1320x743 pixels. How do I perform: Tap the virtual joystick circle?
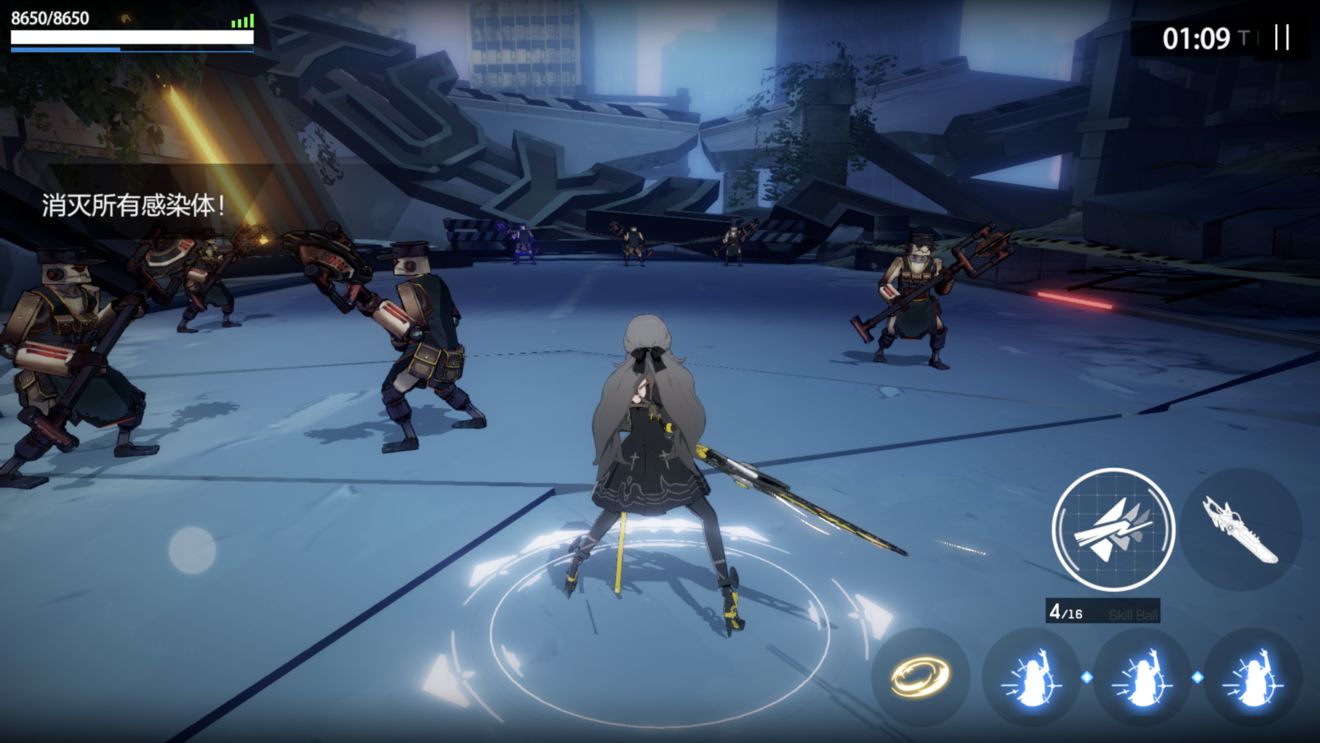click(192, 550)
